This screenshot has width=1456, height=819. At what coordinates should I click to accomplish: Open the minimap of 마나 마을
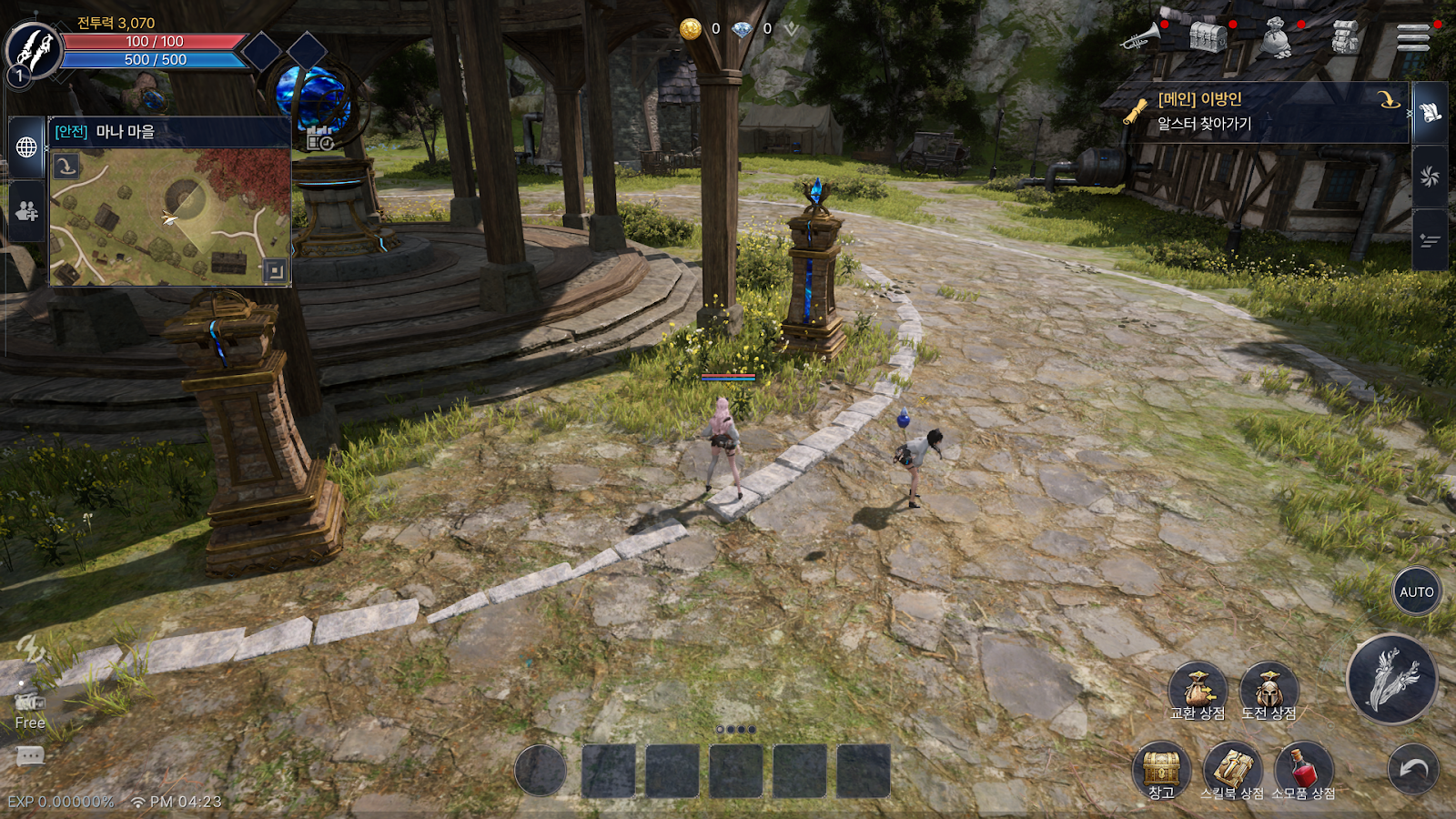[170, 217]
